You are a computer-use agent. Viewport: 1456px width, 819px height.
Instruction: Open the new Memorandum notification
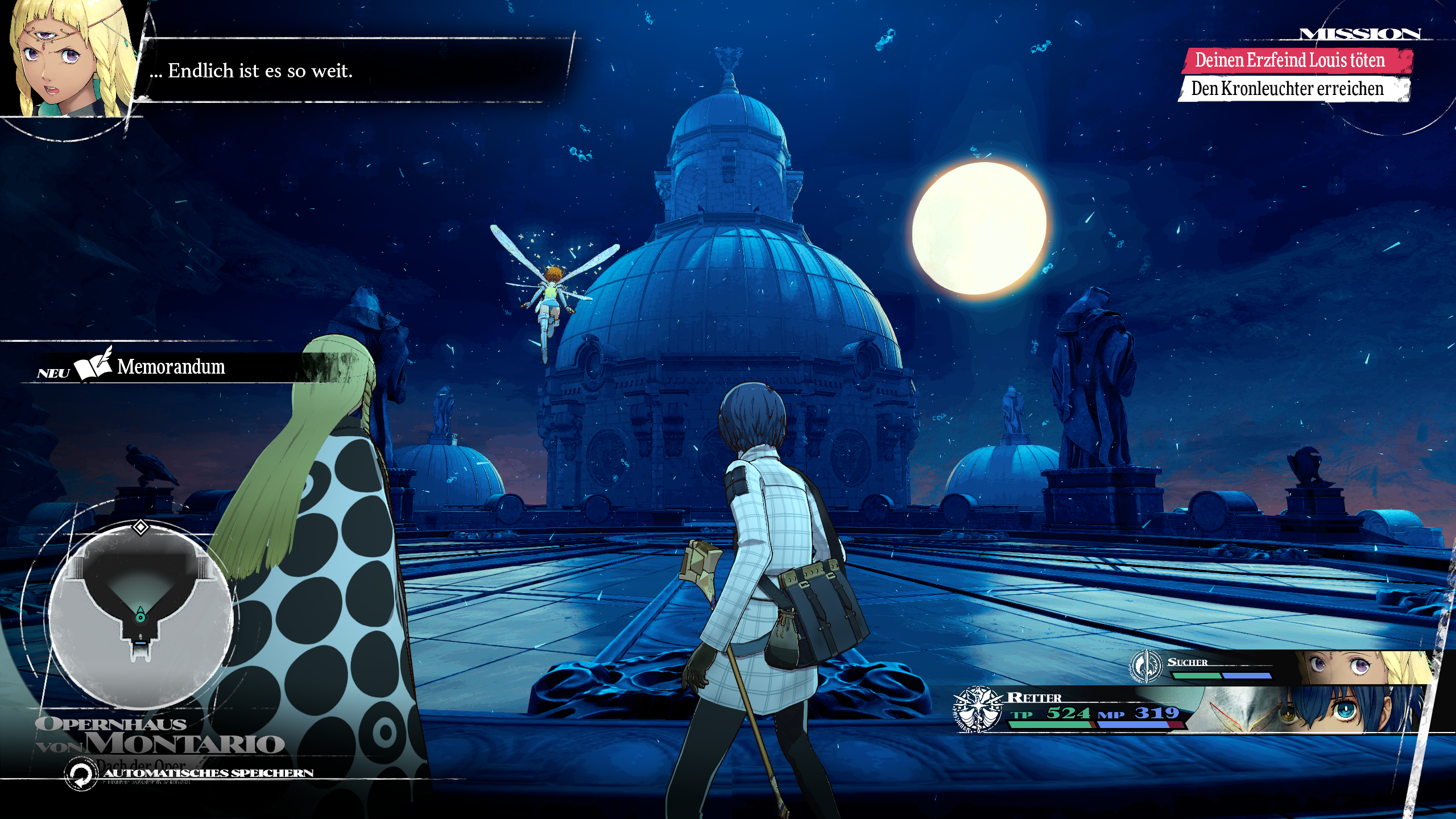(171, 367)
